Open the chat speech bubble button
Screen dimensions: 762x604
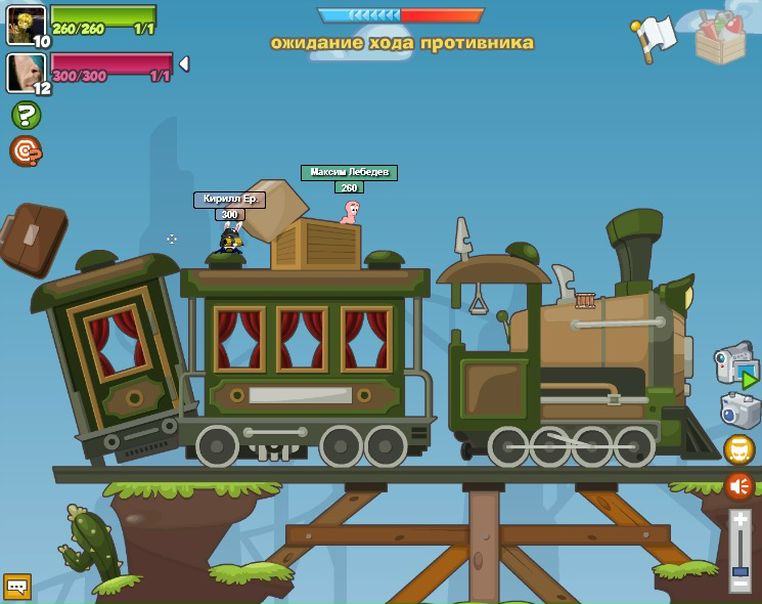[17, 586]
